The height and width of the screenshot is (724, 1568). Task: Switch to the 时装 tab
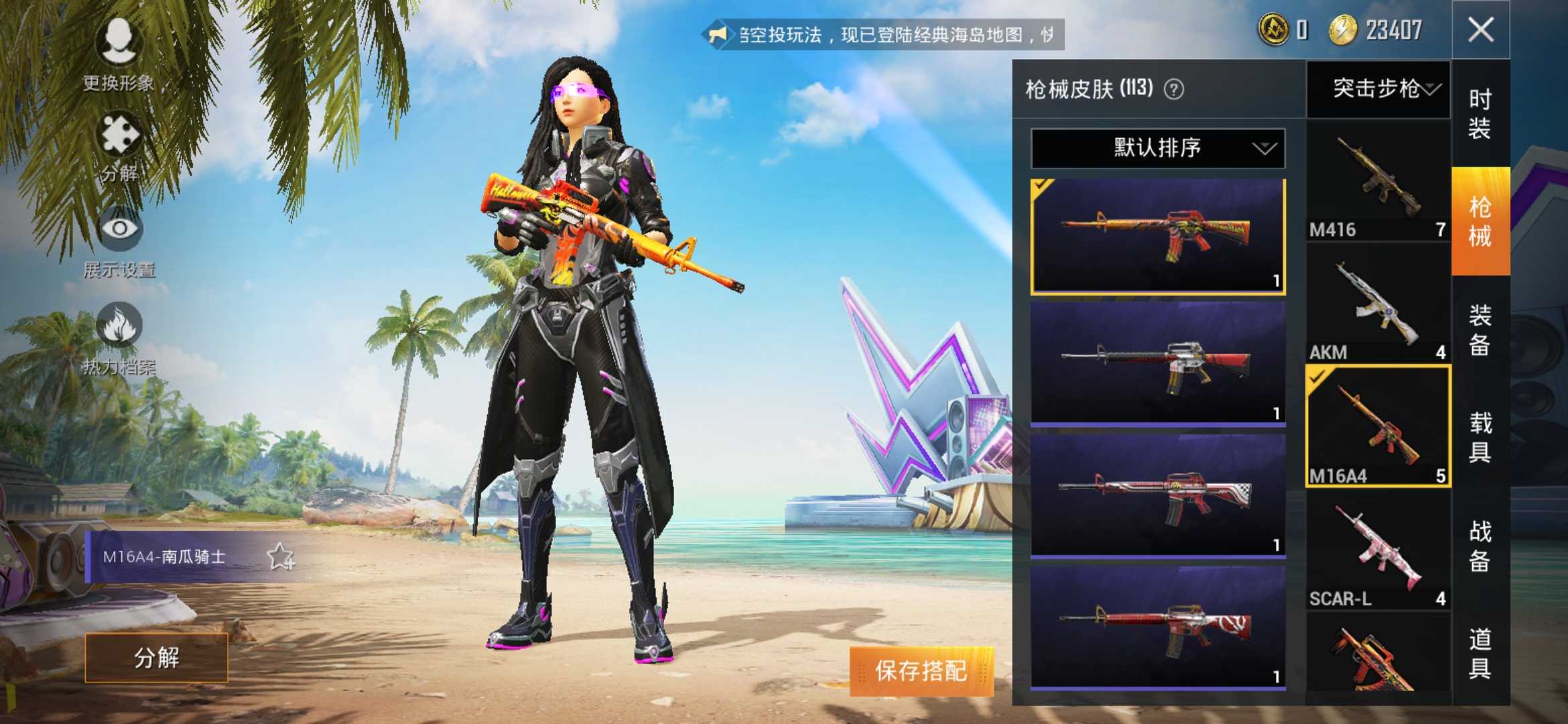1480,114
